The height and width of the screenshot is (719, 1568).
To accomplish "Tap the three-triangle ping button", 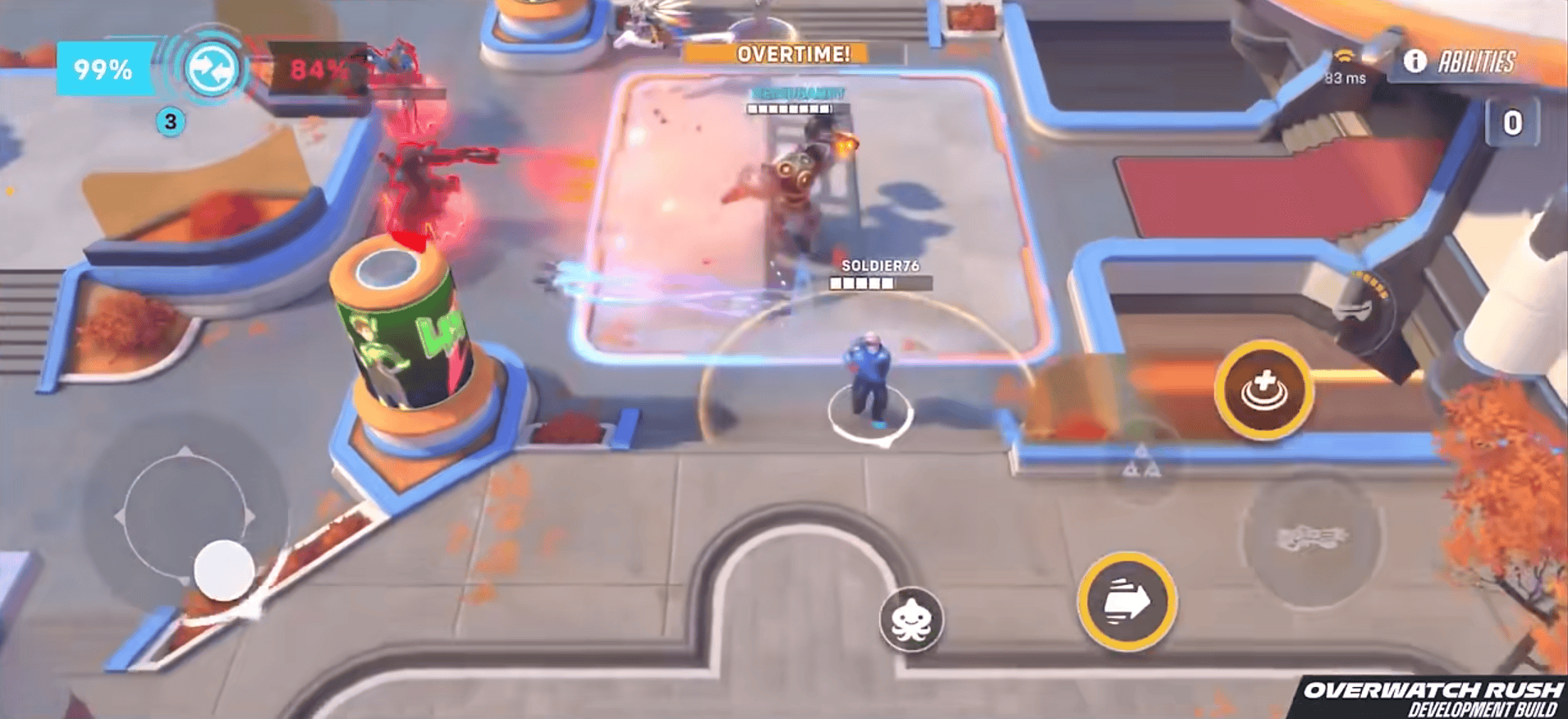I will click(1142, 462).
